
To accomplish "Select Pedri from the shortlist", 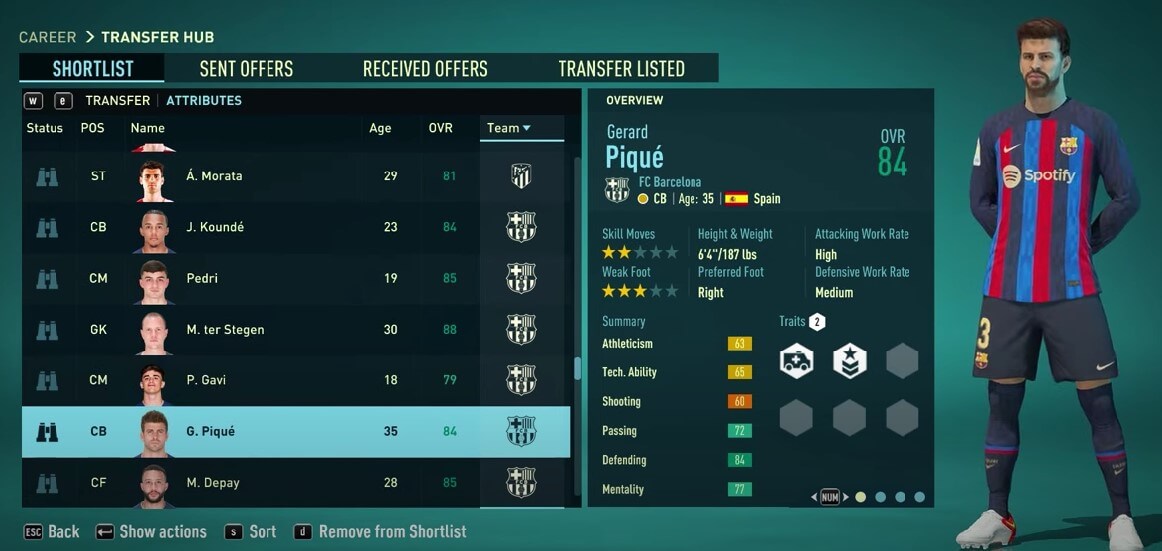I will (202, 278).
